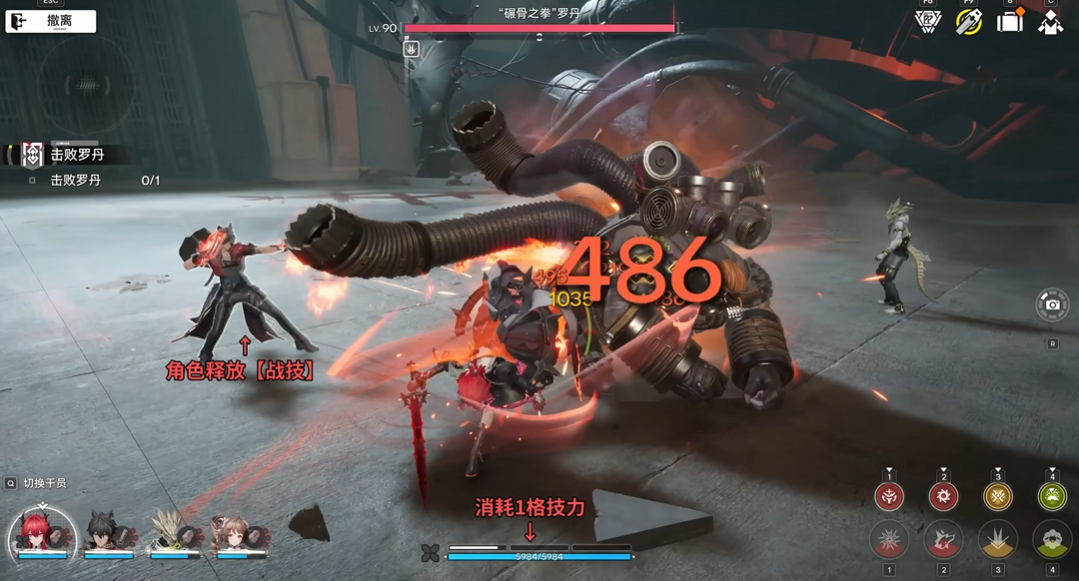Open the triangular badge menu icon
1079x581 pixels.
(x=928, y=21)
